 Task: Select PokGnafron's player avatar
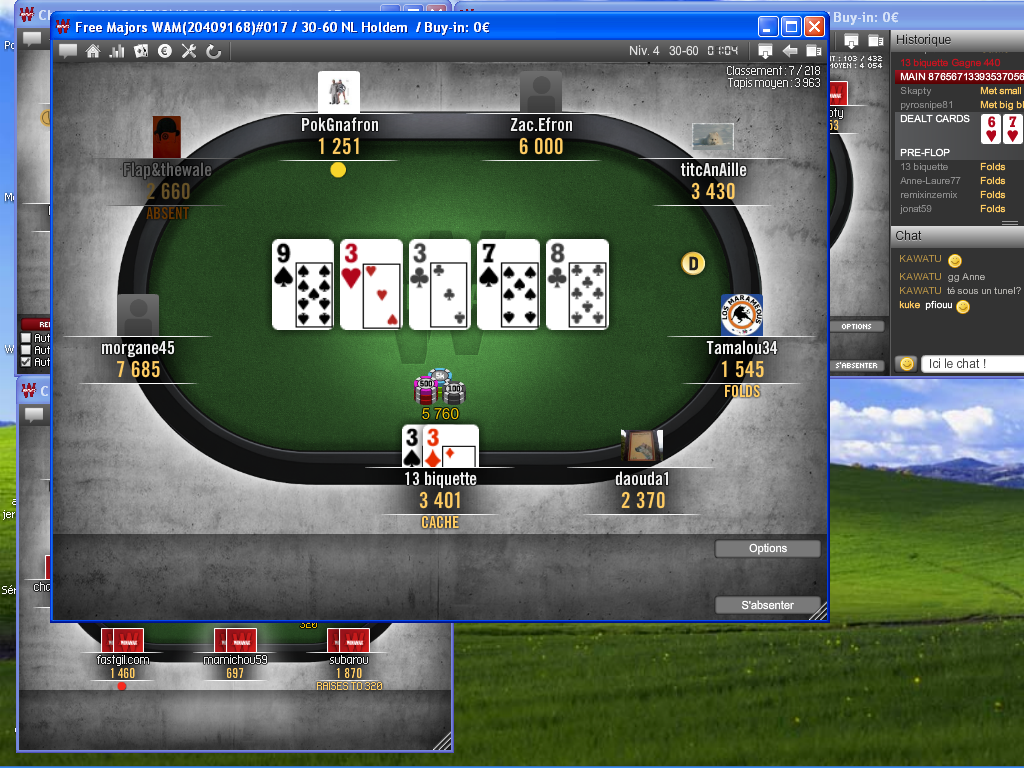[x=339, y=93]
